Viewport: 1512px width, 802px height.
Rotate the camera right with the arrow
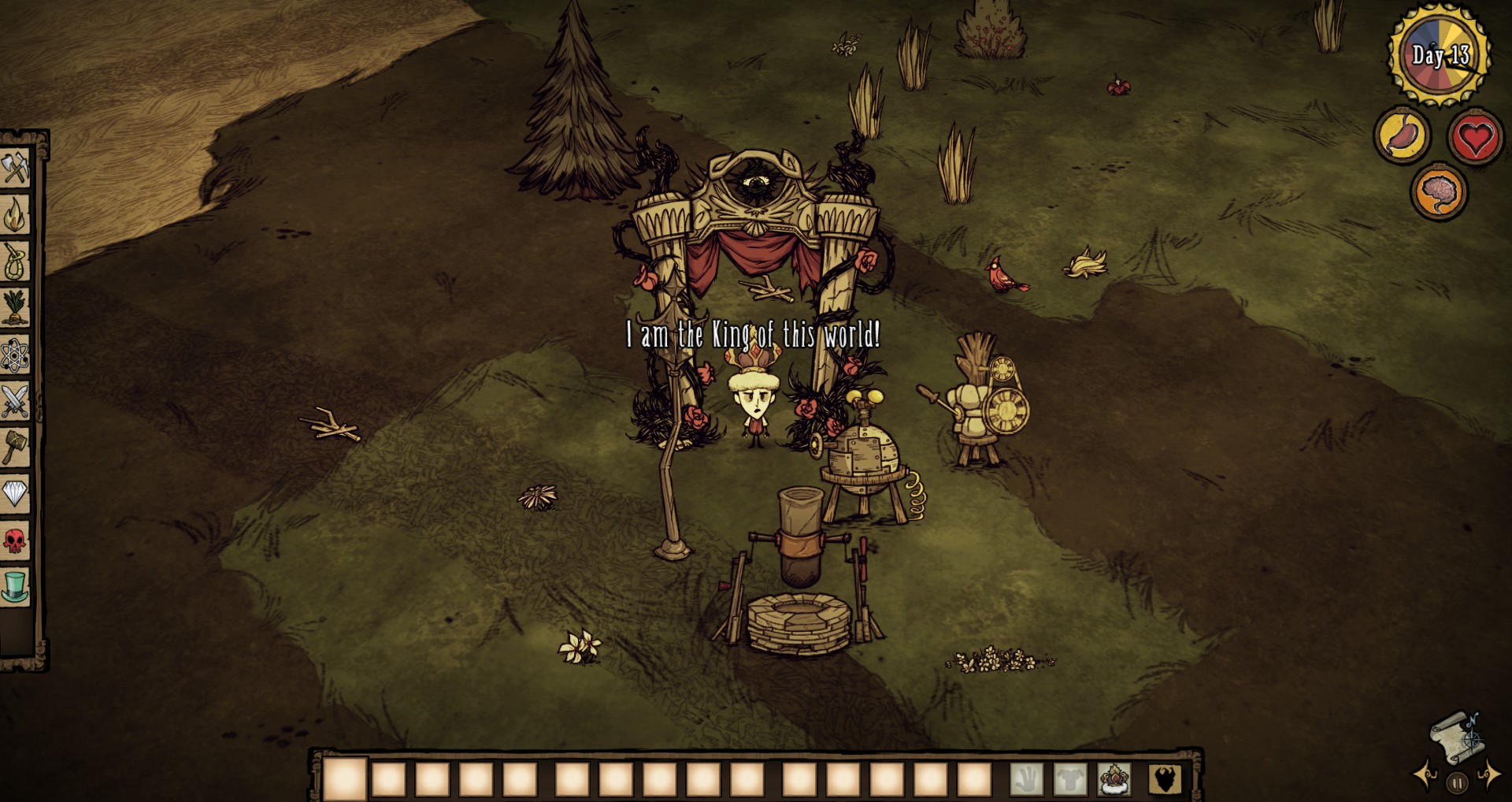click(1488, 775)
